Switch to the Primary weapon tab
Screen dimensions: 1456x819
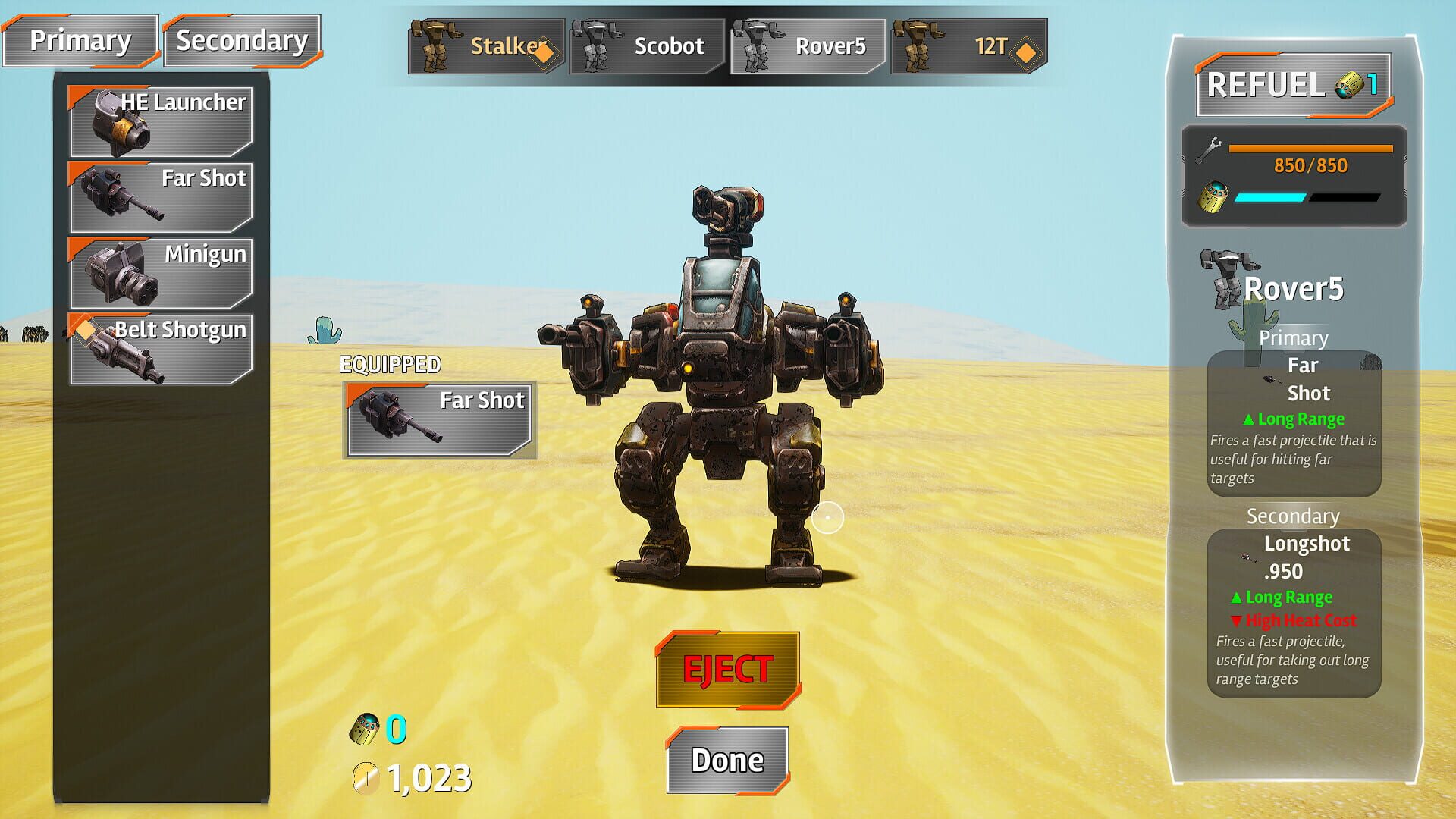80,41
